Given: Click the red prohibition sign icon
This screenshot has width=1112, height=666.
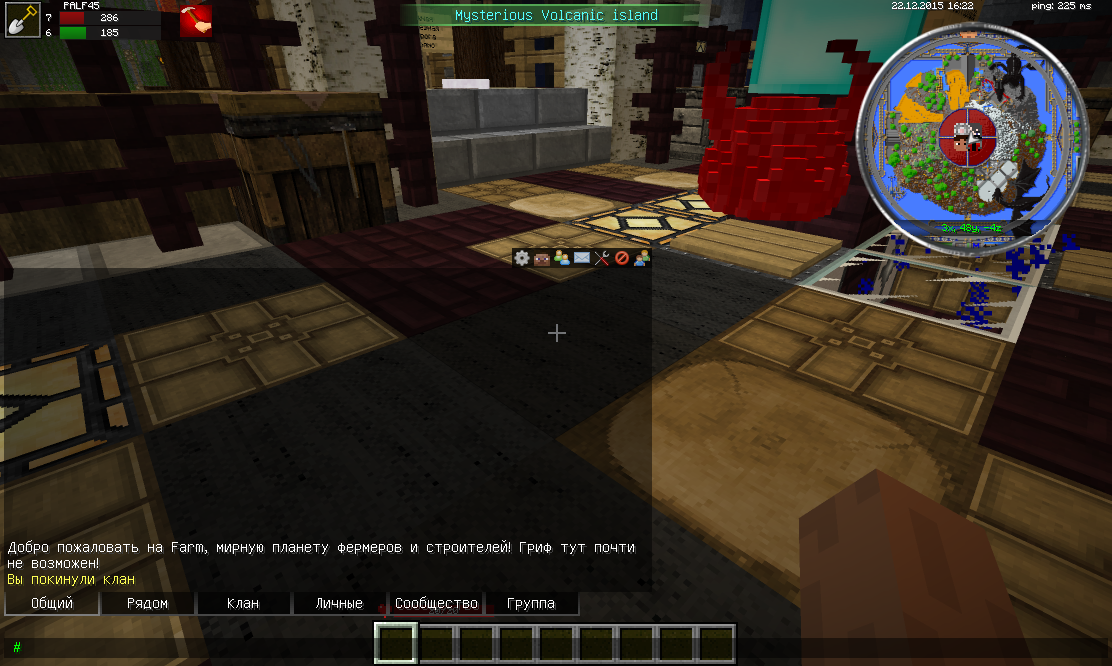Looking at the screenshot, I should point(621,258).
